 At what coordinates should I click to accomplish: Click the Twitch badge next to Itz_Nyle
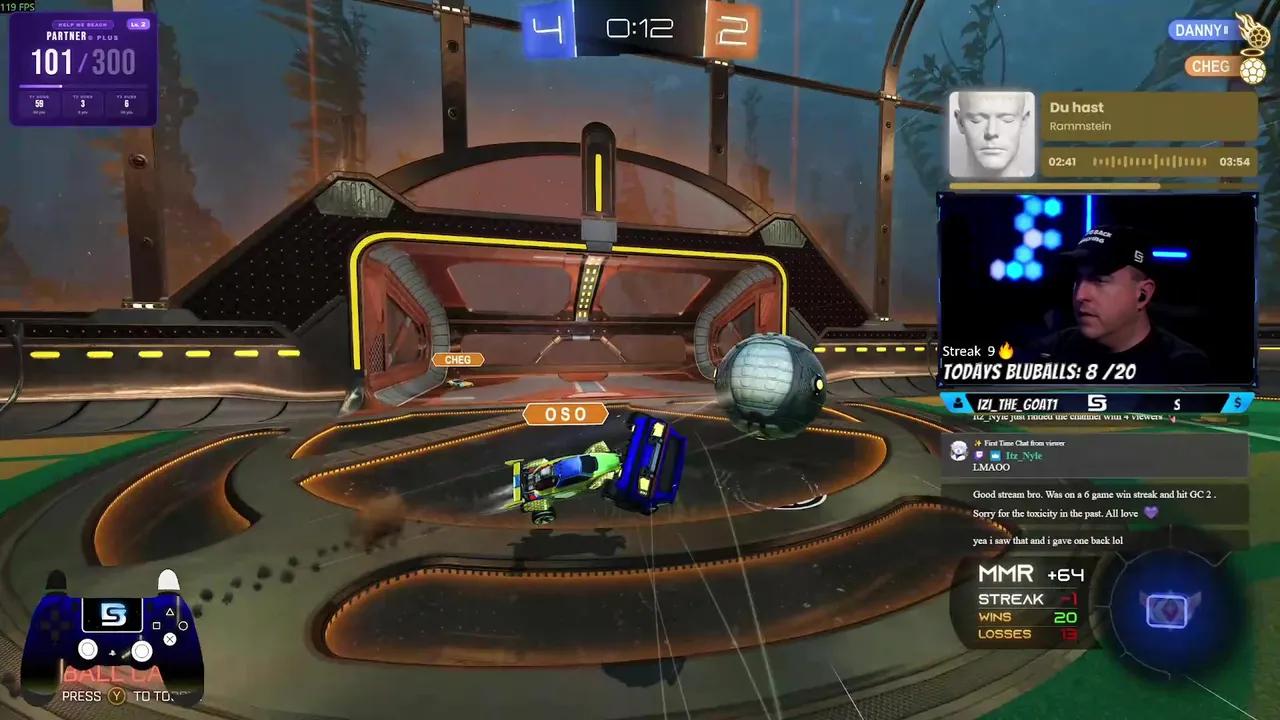click(x=978, y=455)
